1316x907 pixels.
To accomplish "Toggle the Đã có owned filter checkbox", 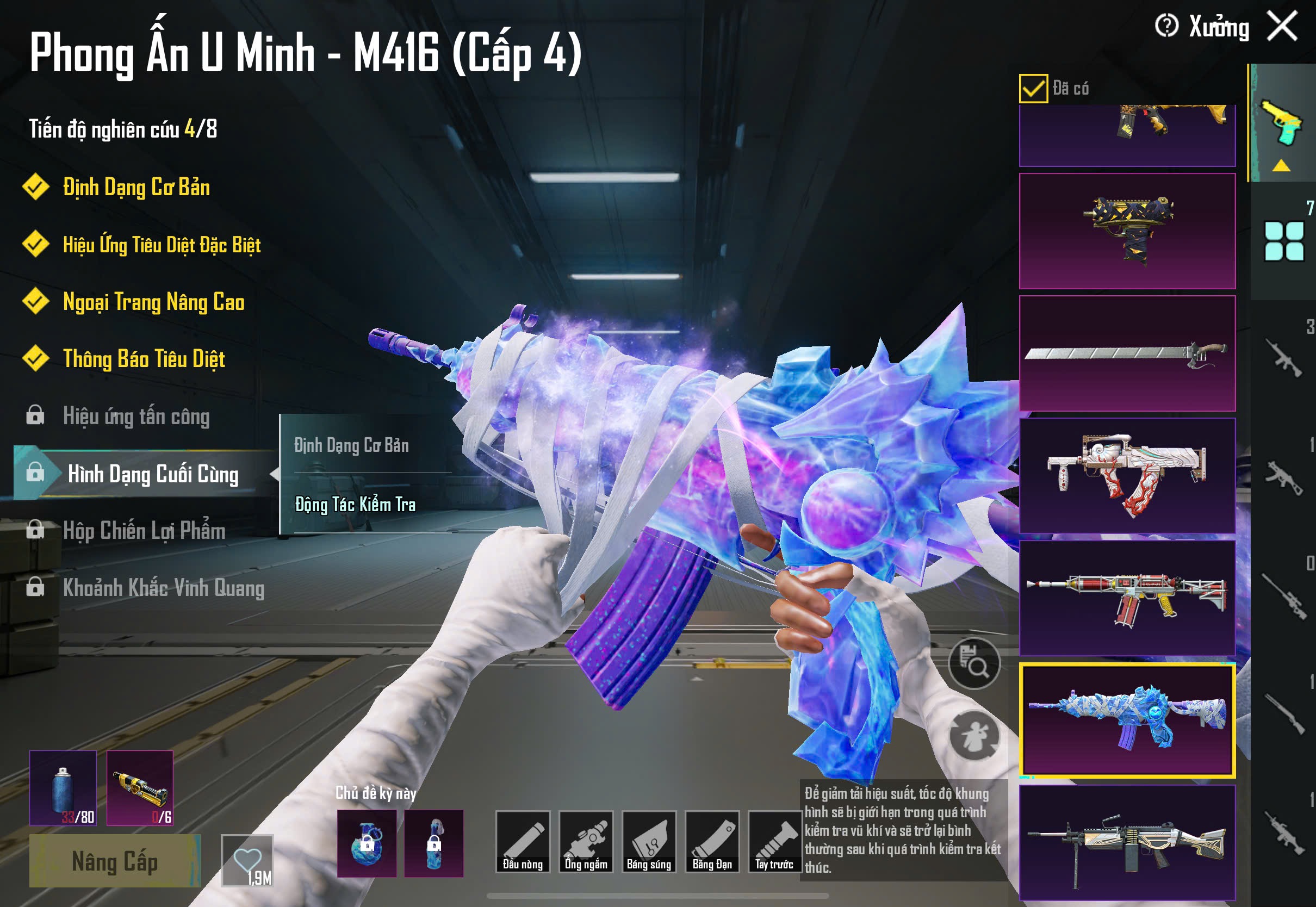I will [x=1033, y=89].
